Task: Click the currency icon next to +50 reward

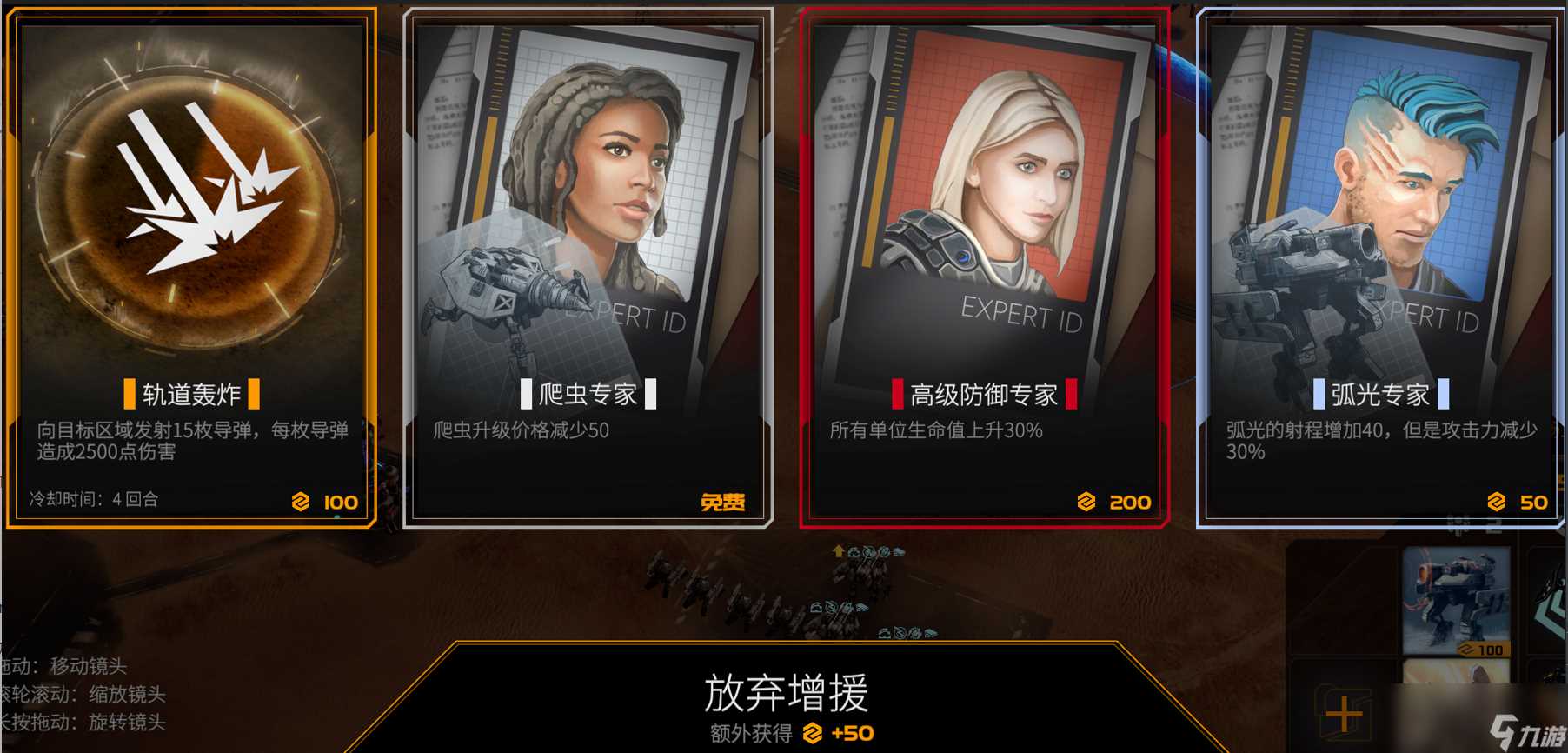Action: (813, 733)
